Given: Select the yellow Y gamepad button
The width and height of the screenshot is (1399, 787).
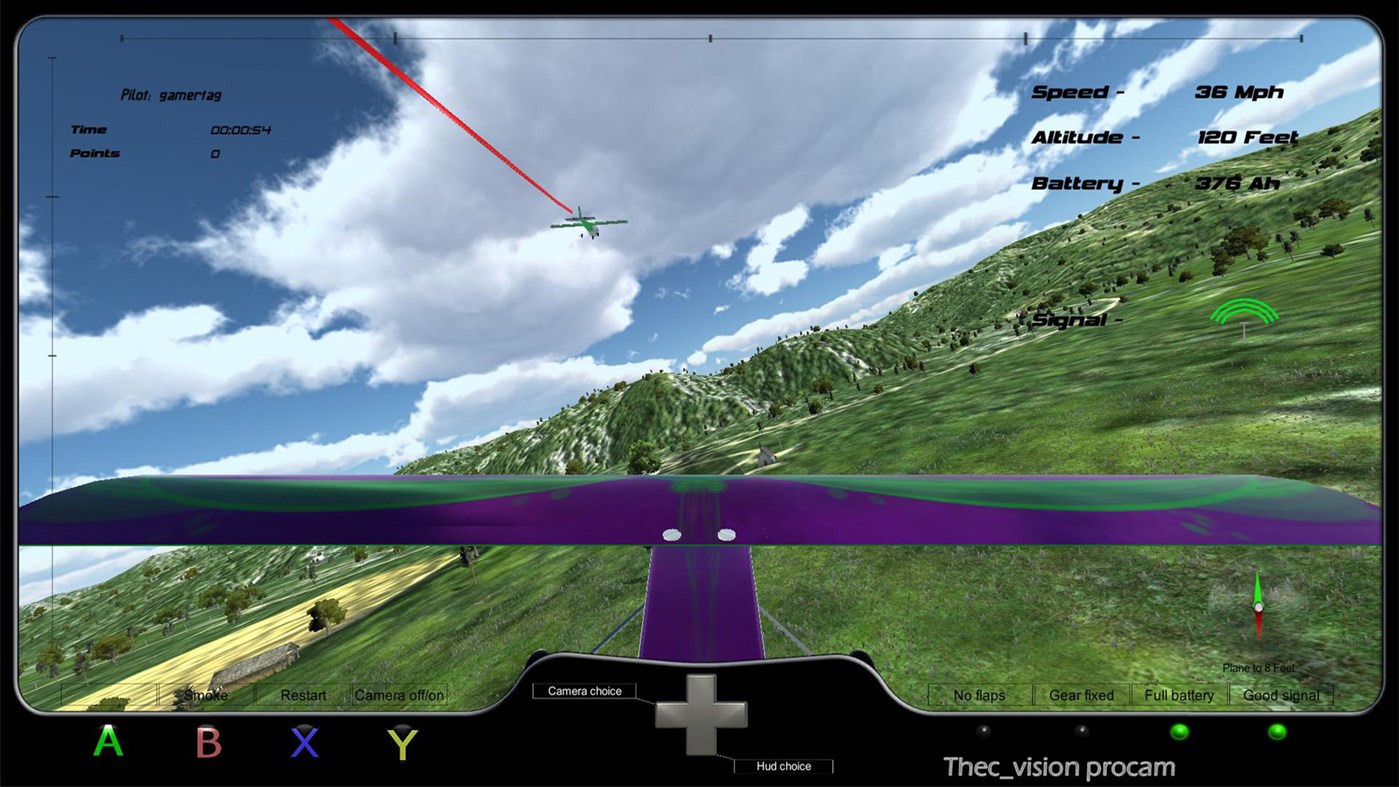Looking at the screenshot, I should point(402,743).
